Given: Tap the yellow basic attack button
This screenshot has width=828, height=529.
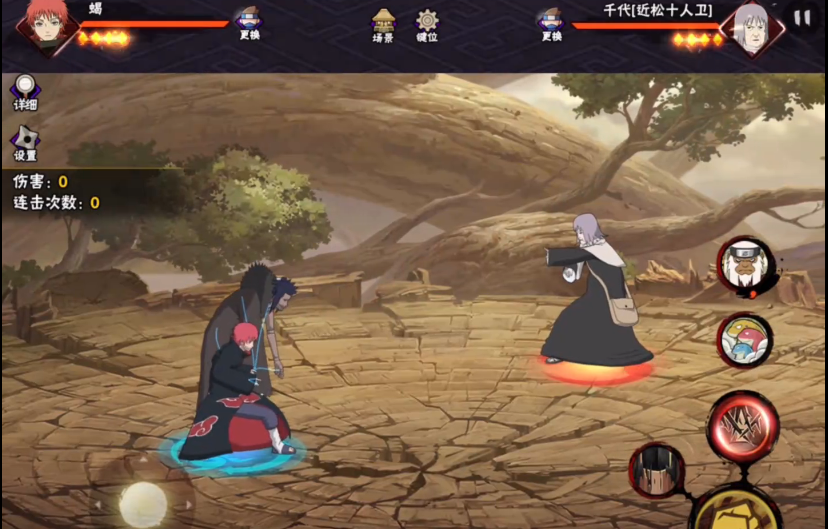Looking at the screenshot, I should coord(736,510).
